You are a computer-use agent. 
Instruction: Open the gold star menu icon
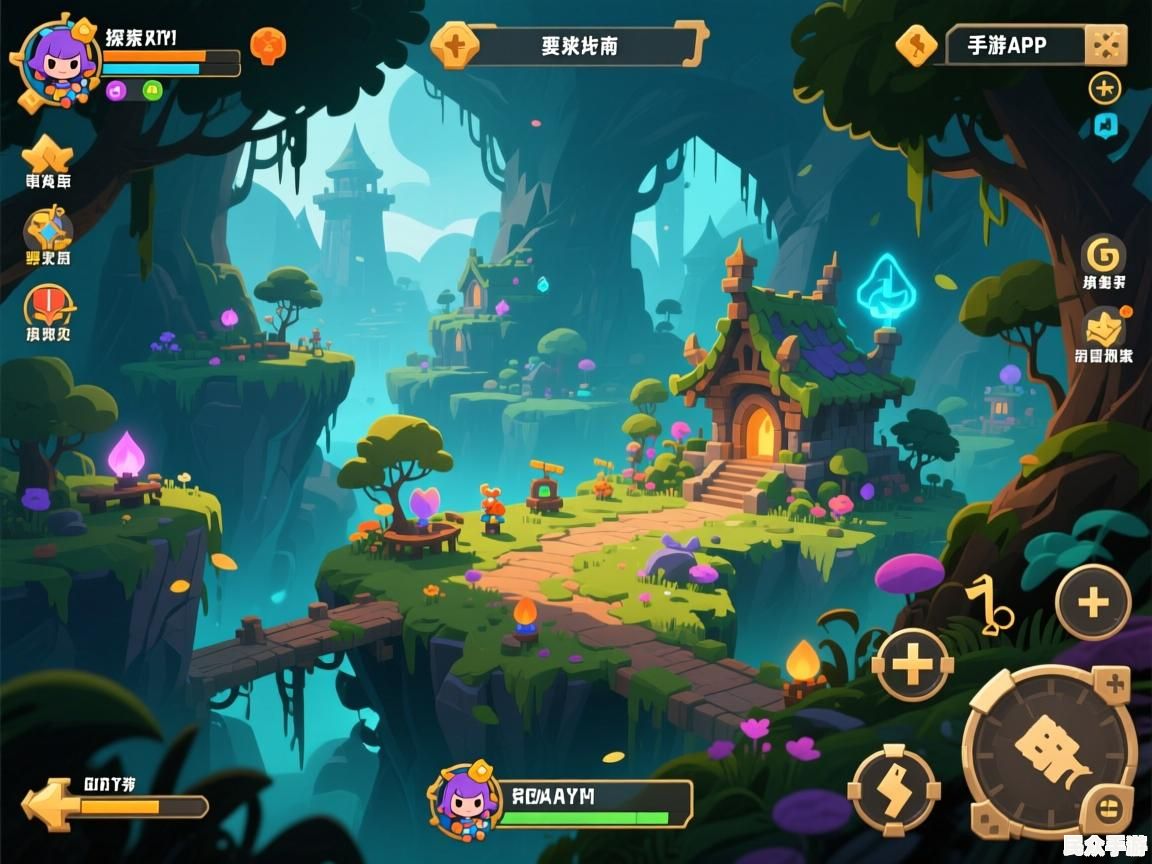pyautogui.click(x=48, y=155)
